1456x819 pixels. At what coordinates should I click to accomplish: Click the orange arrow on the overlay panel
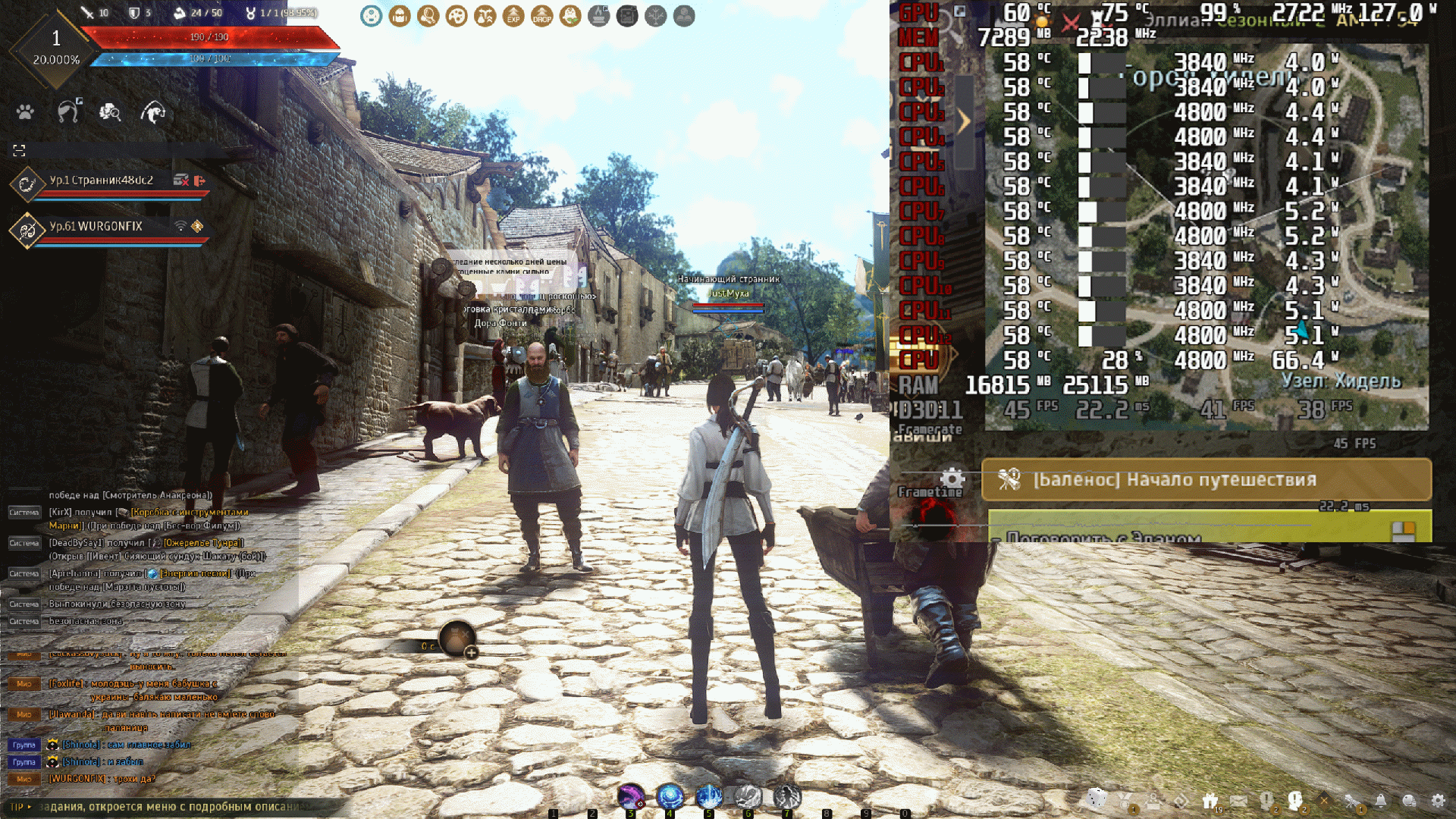(x=964, y=121)
